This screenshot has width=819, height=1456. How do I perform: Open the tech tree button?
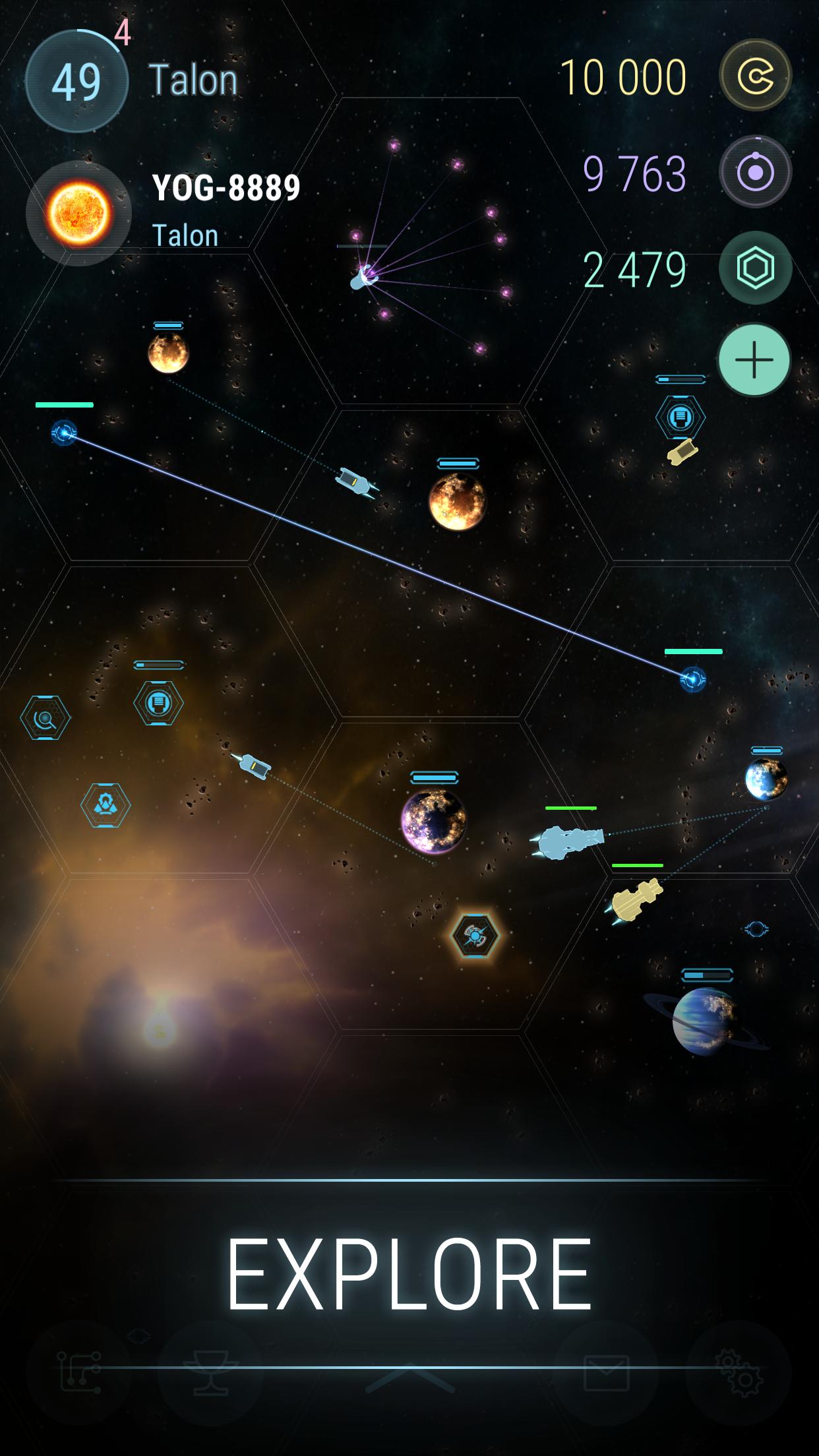pyautogui.click(x=79, y=1373)
